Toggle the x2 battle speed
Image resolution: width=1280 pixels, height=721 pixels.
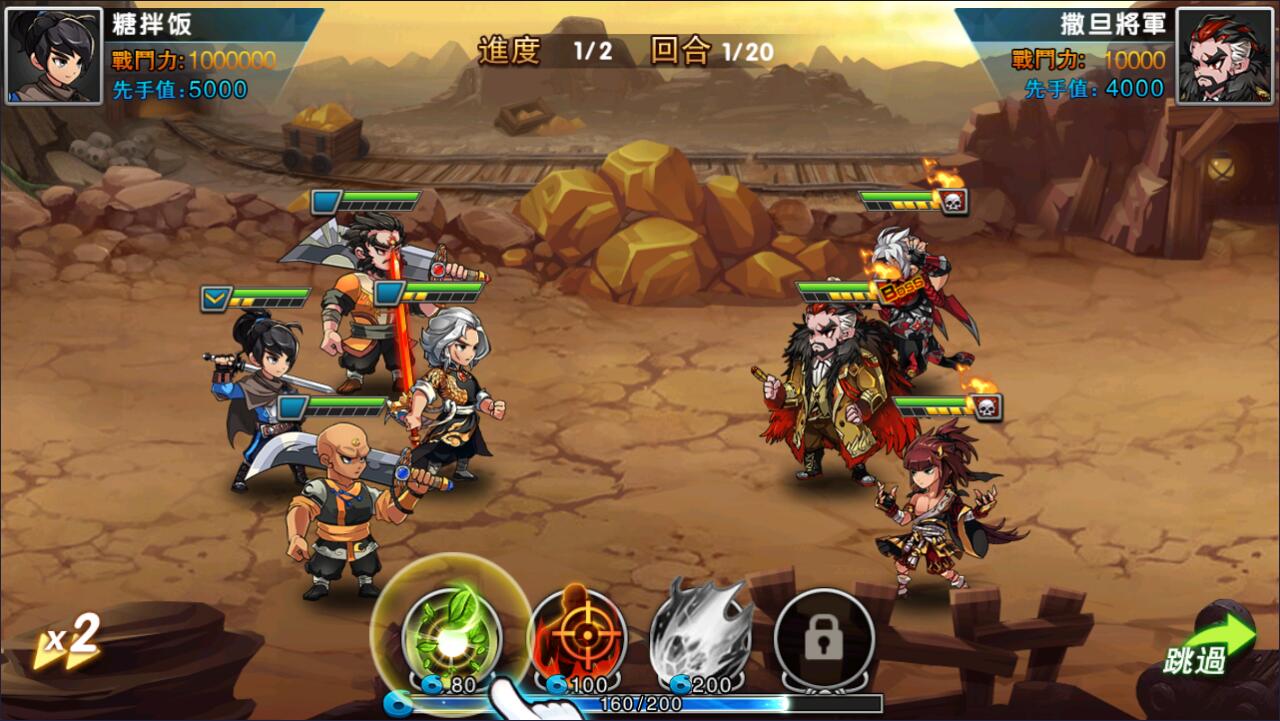pyautogui.click(x=68, y=641)
